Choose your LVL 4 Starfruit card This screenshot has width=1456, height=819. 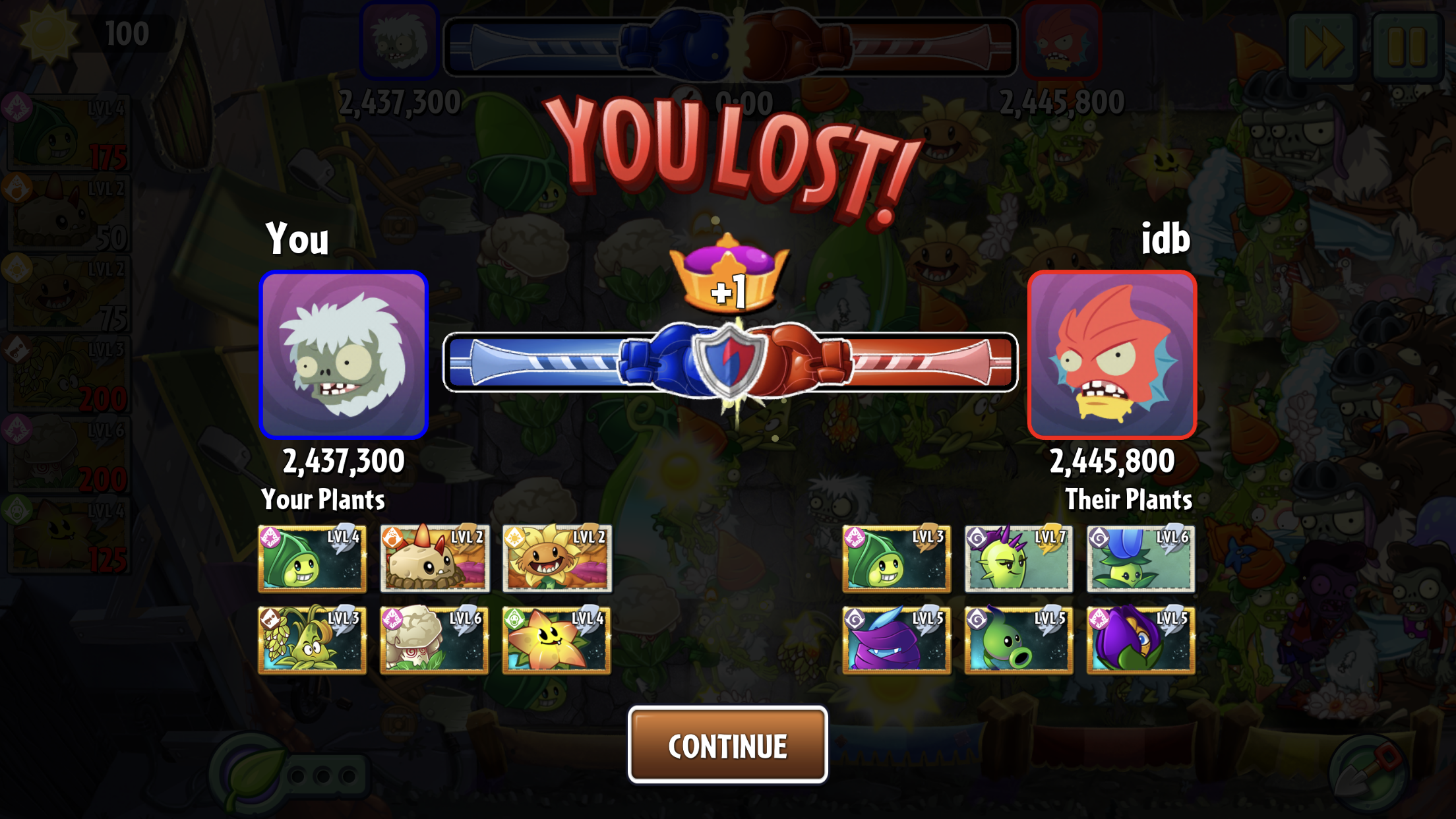[557, 640]
